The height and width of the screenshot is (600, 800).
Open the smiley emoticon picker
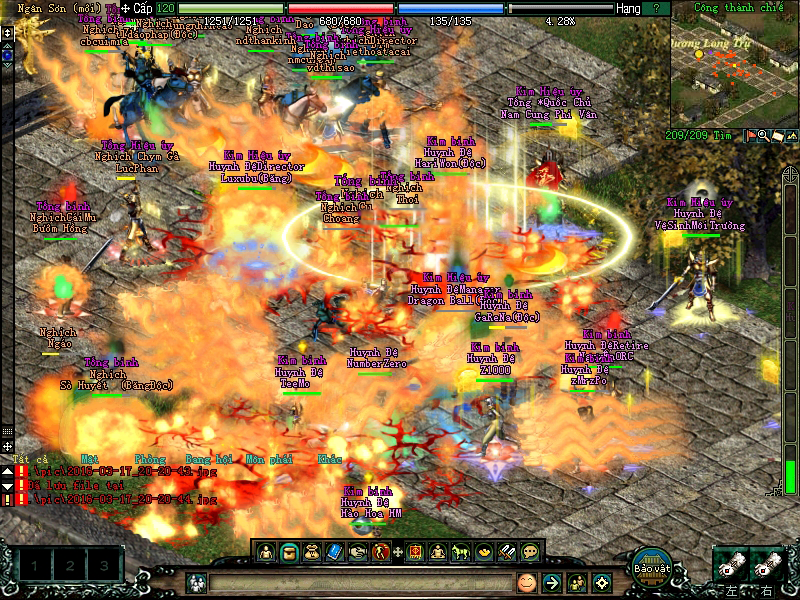click(x=527, y=582)
